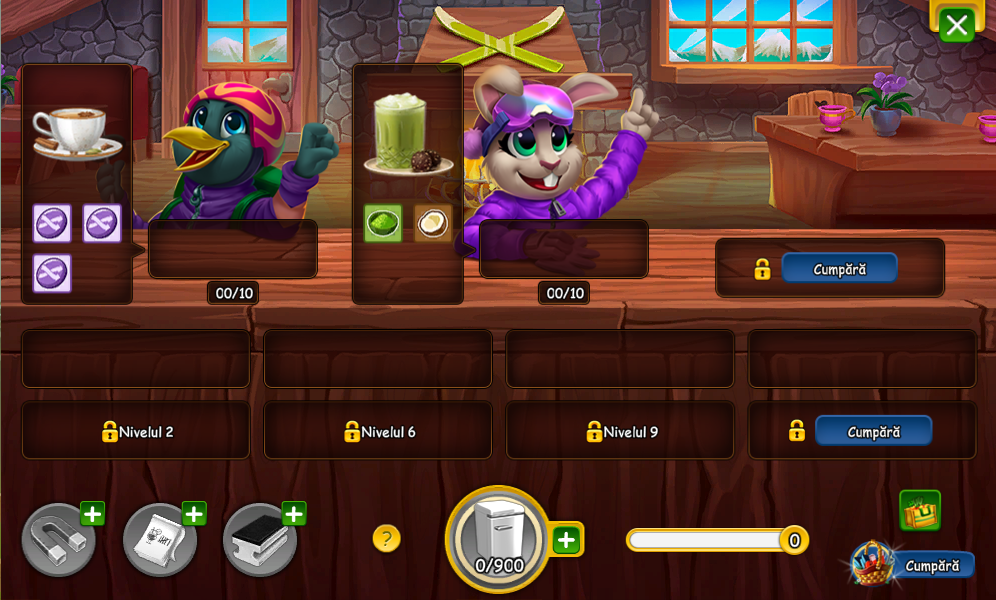Select the paper sheet booster icon

coord(159,541)
